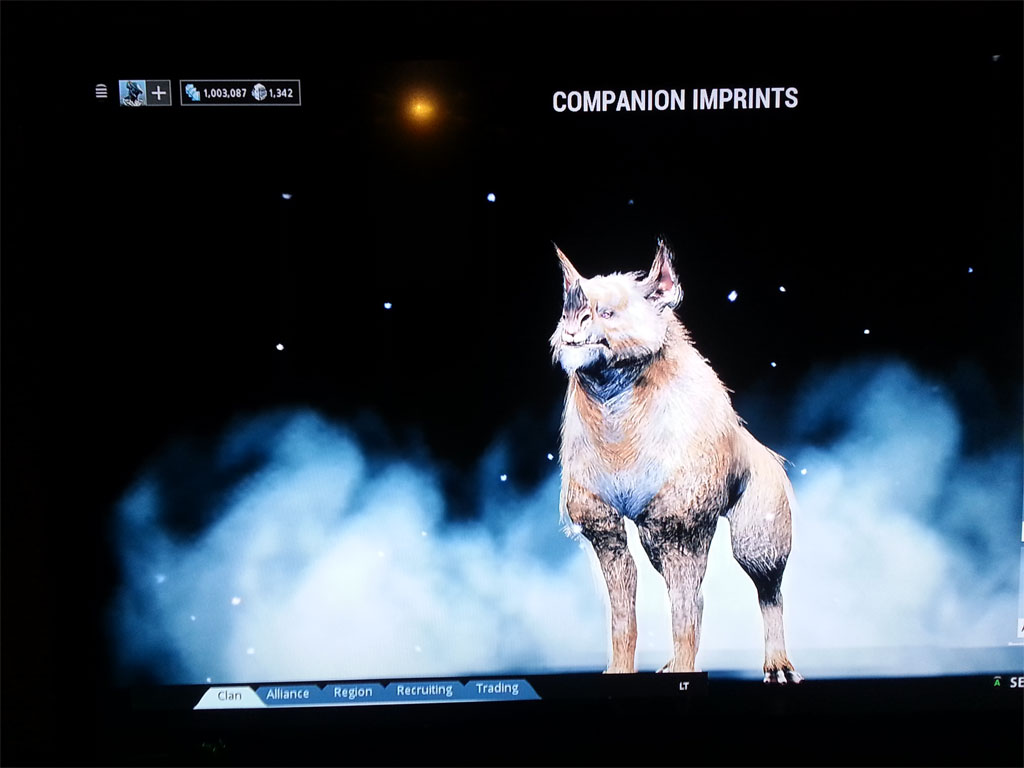Image resolution: width=1024 pixels, height=768 pixels.
Task: Go to the Trading chat tab
Action: pos(497,688)
